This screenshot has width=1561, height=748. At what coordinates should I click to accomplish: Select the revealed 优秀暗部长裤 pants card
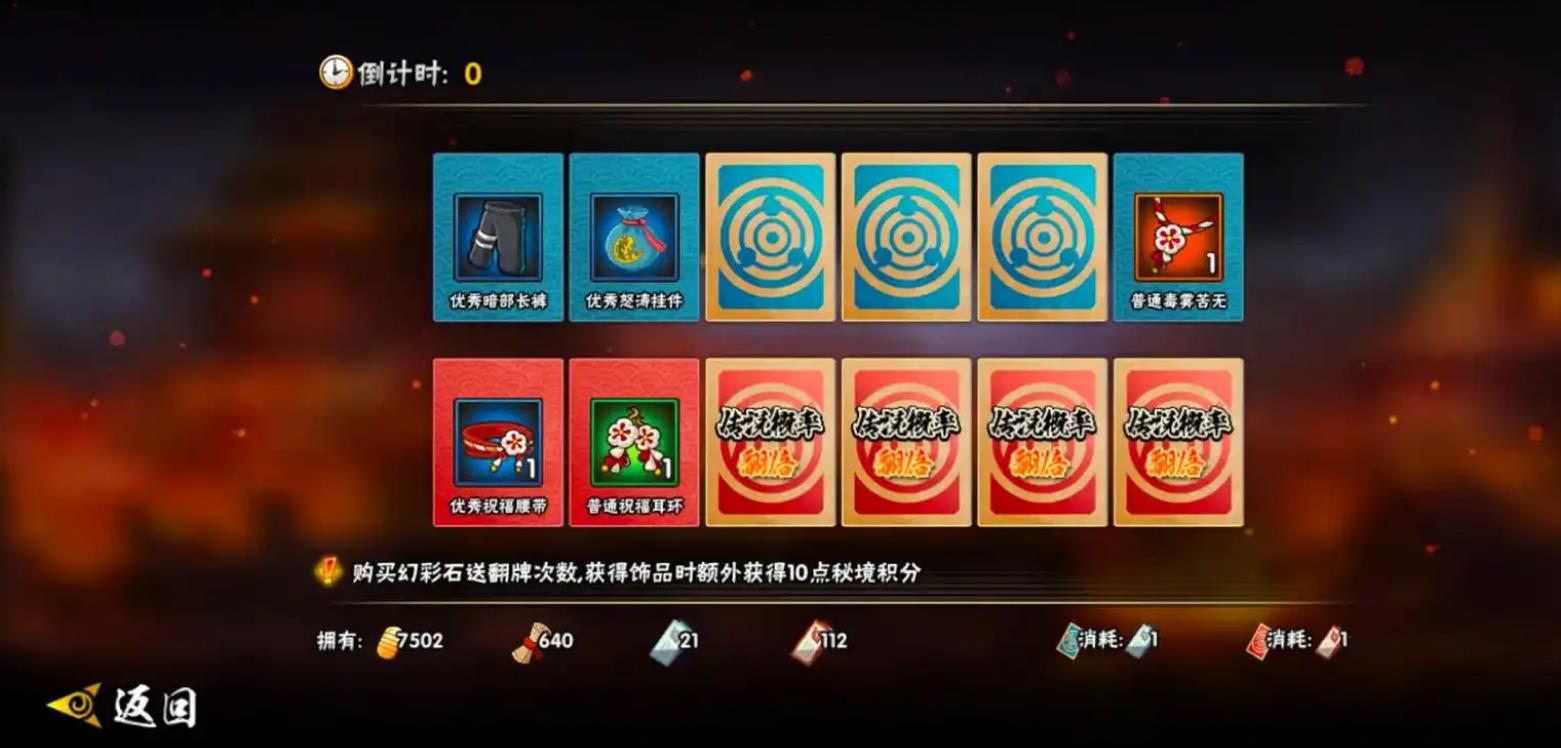(498, 239)
